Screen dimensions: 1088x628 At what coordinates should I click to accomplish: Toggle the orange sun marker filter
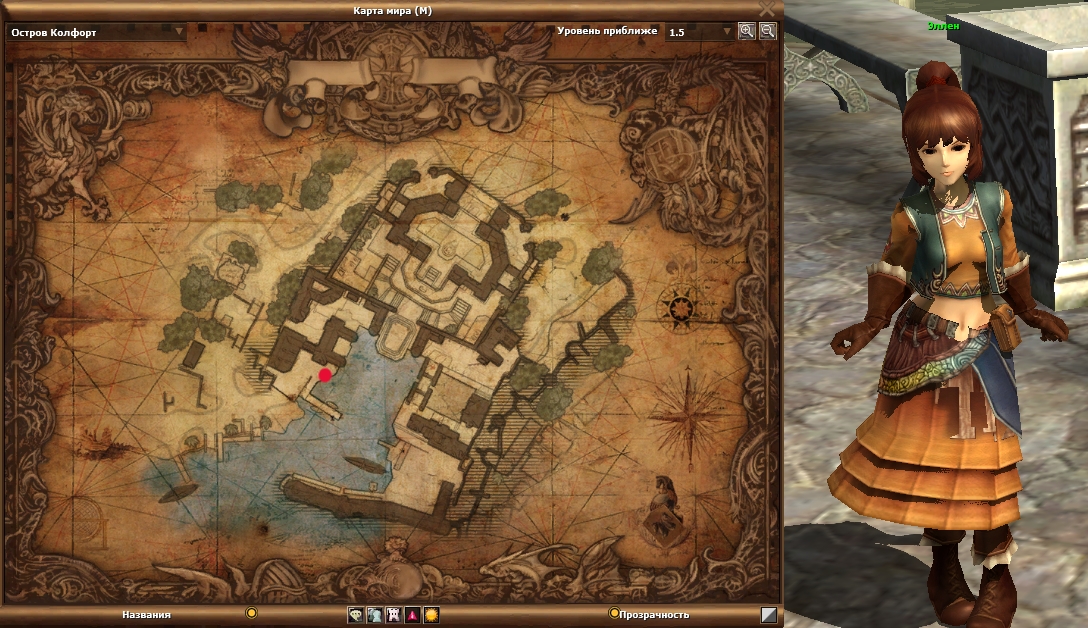[x=431, y=615]
